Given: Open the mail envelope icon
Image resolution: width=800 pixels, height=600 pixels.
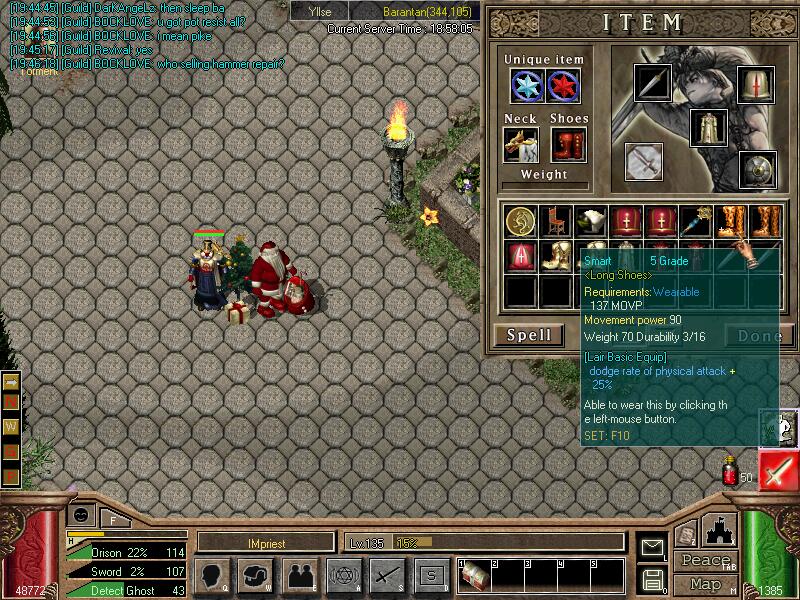Looking at the screenshot, I should click(653, 547).
